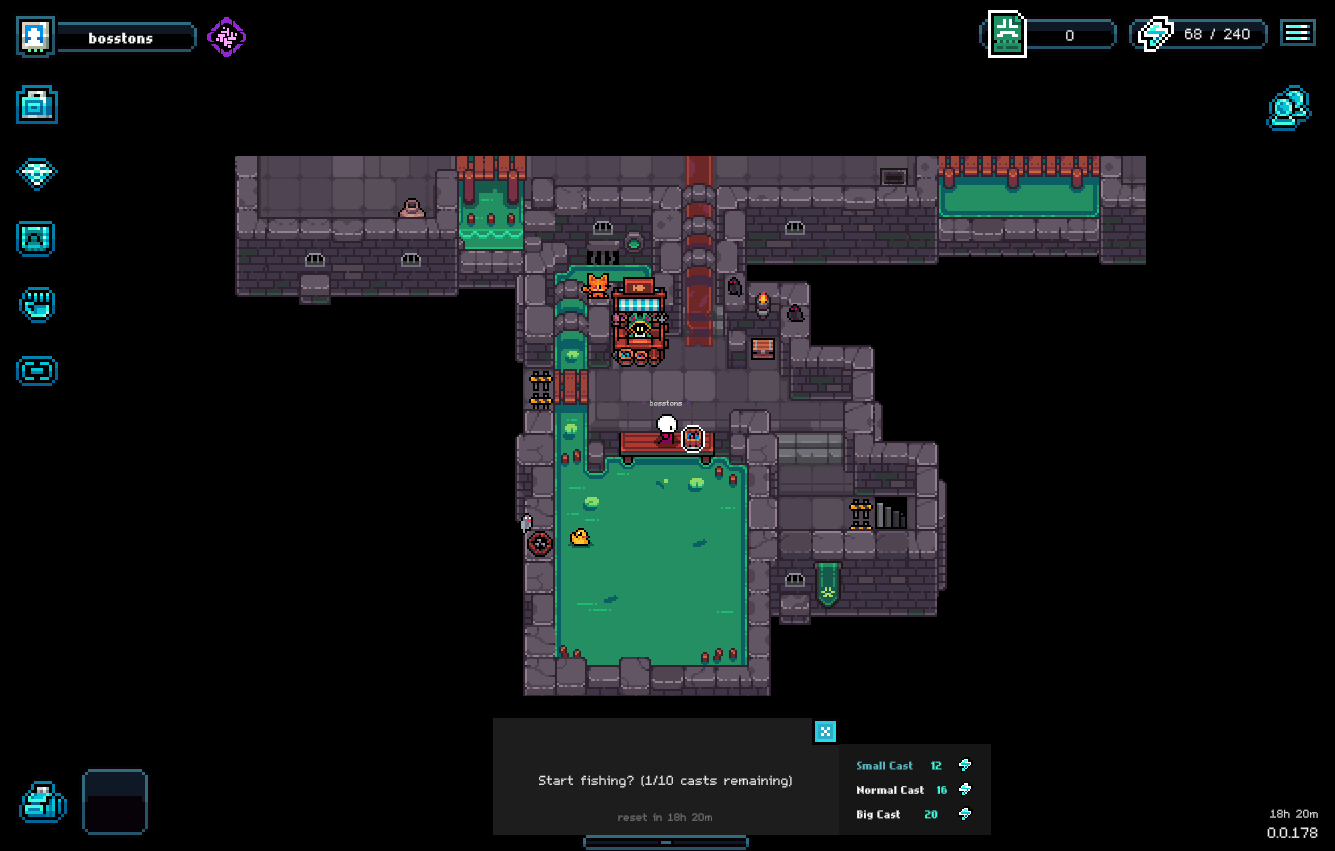1335x851 pixels.
Task: Choose the Small Cast option
Action: (899, 766)
